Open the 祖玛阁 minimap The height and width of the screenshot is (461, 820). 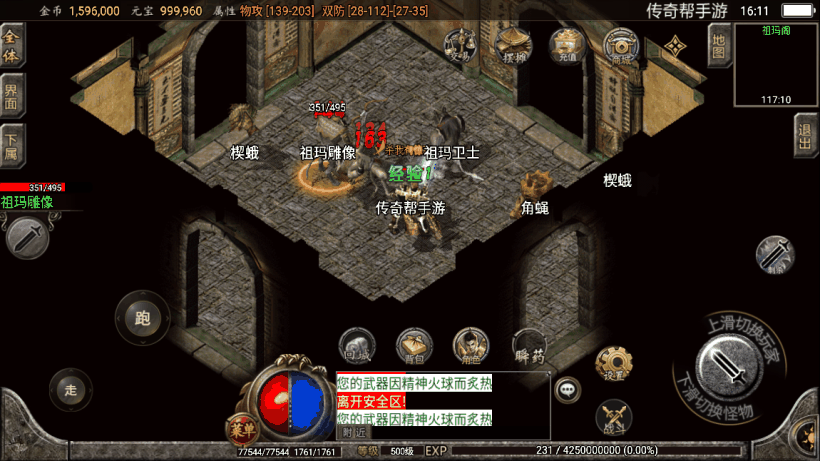tap(776, 65)
